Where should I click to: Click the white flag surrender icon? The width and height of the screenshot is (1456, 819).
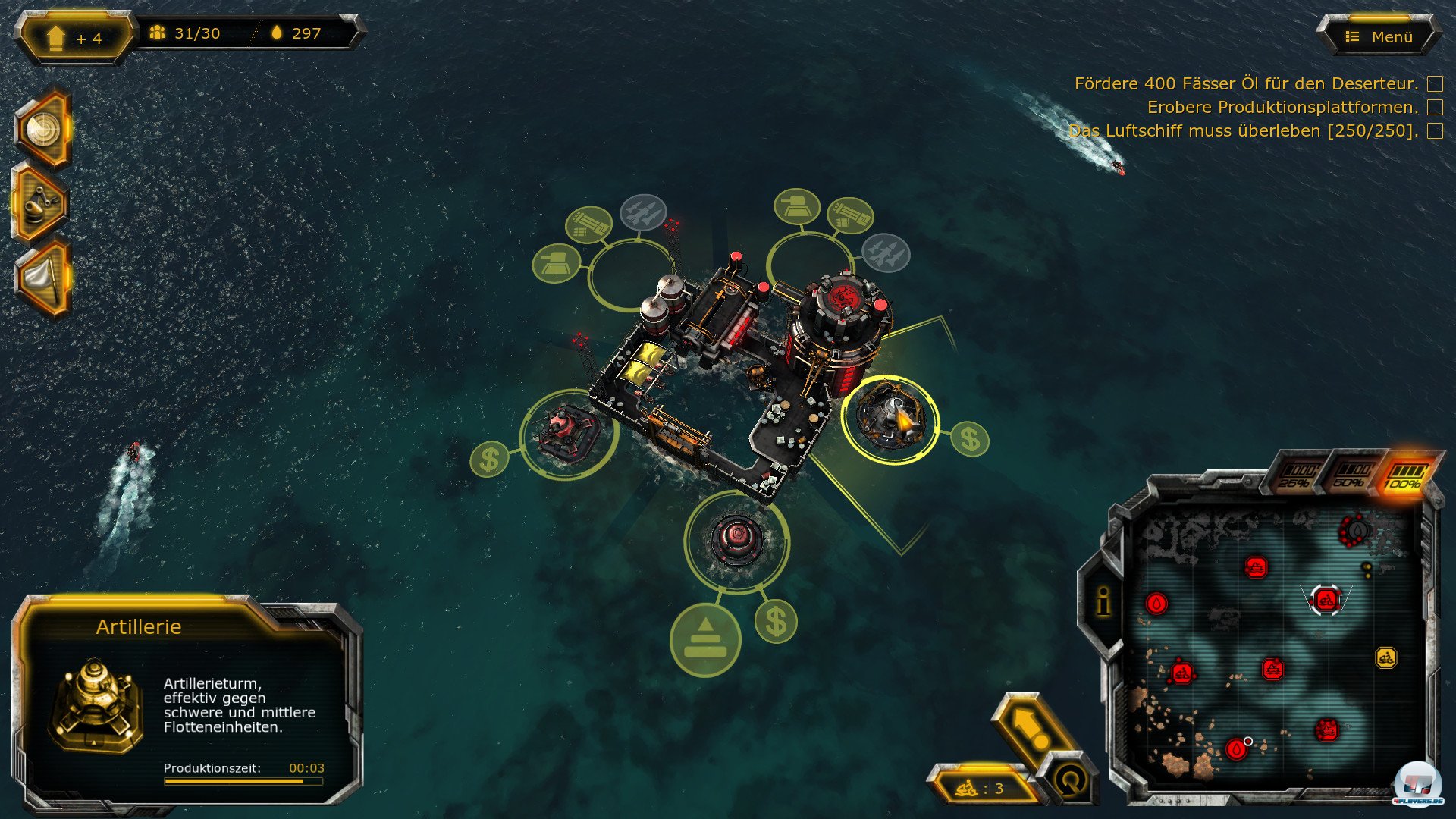coord(42,278)
